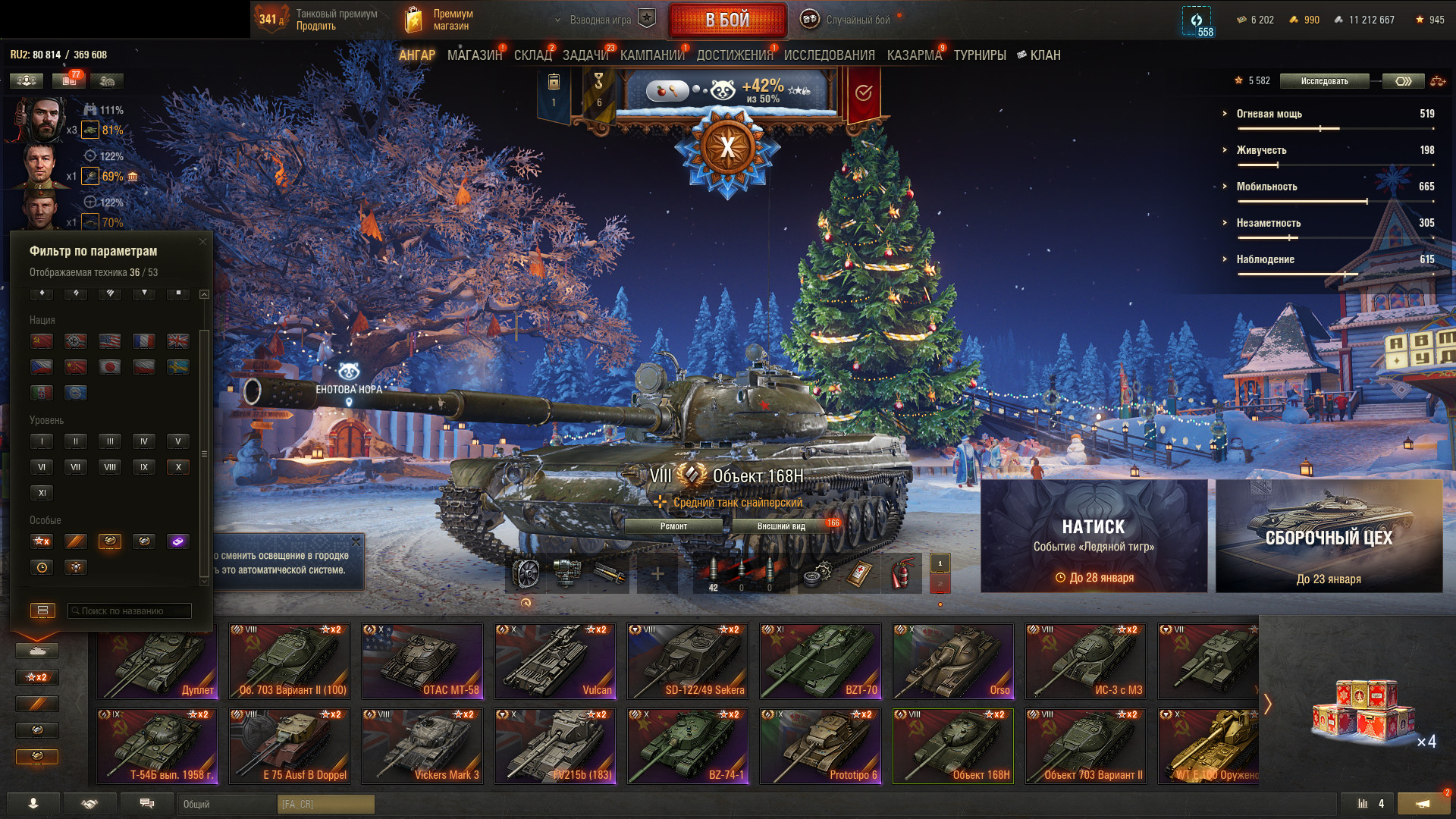Start battle with the В БОЙ button
The image size is (1456, 819).
point(727,20)
